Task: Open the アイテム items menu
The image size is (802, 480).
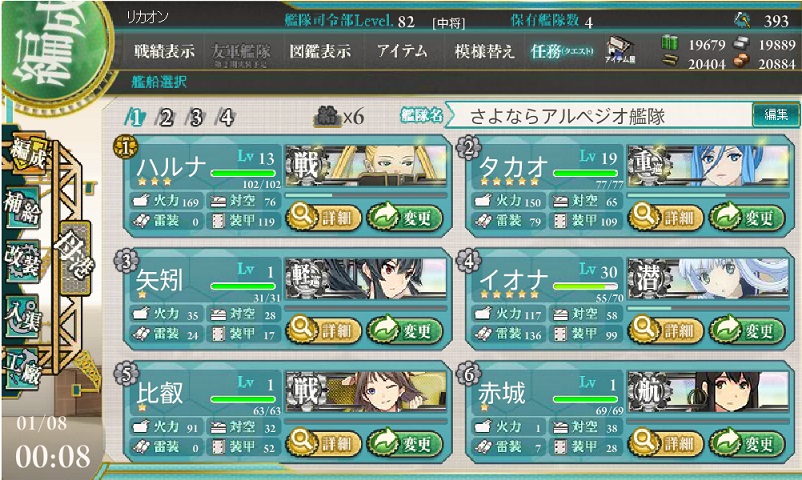Action: click(403, 51)
